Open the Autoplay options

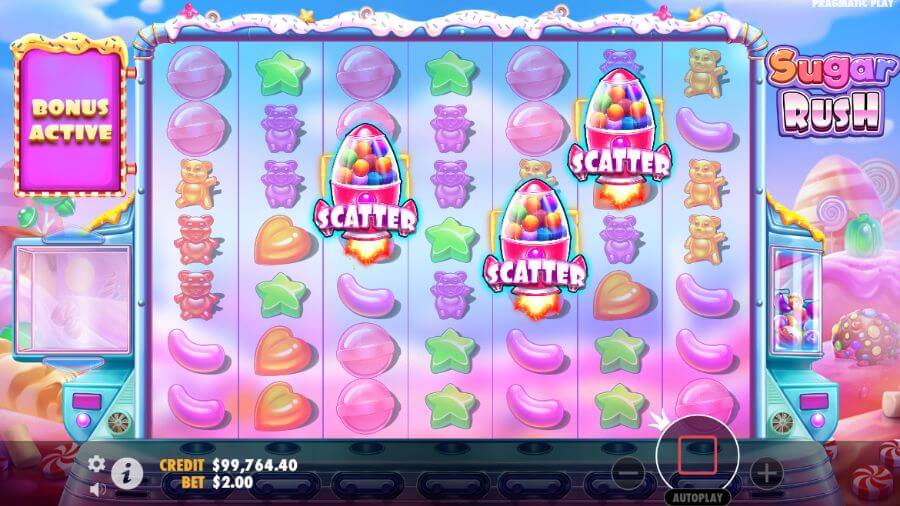696,496
